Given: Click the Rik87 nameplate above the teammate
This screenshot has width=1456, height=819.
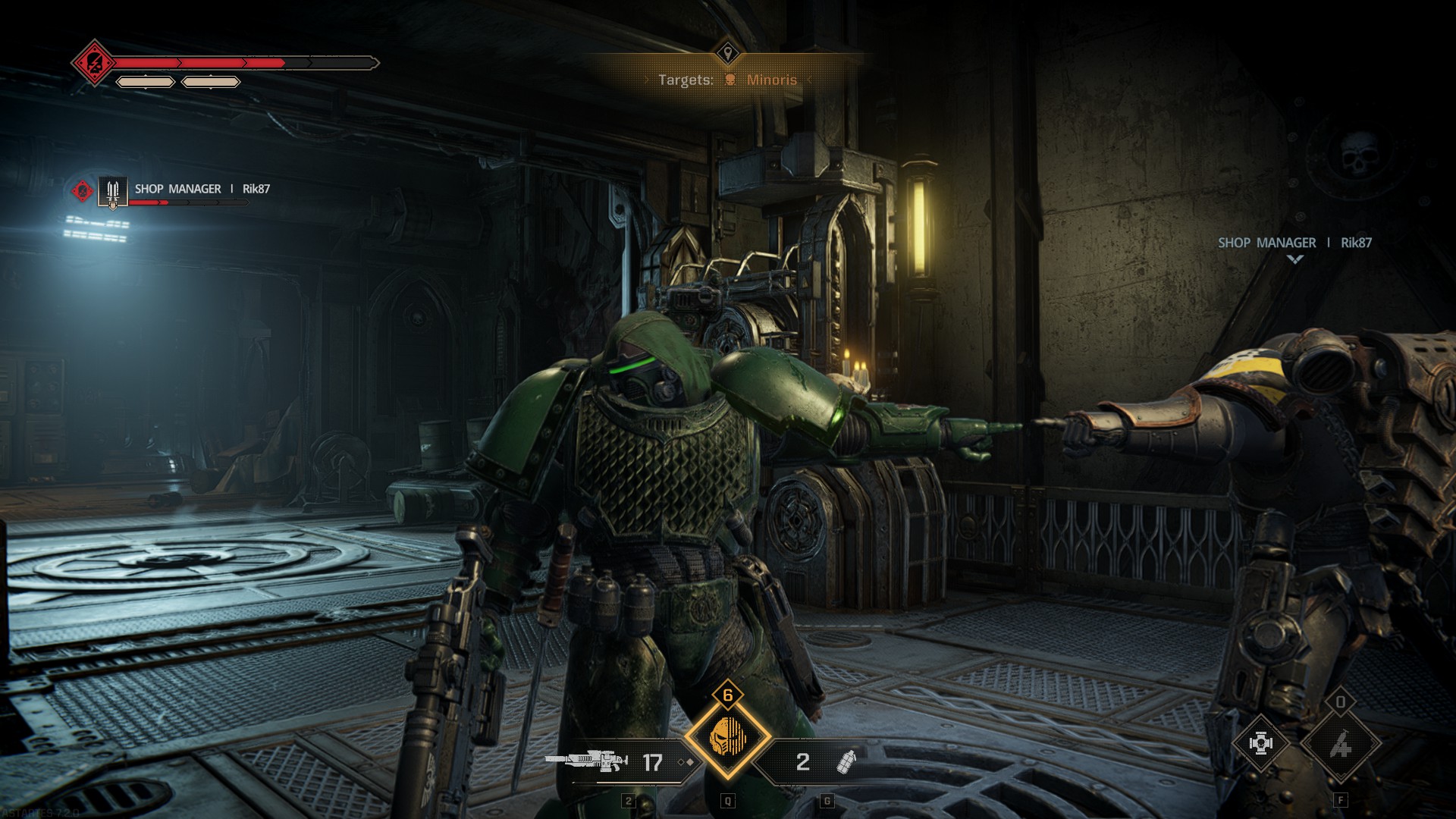Looking at the screenshot, I should (x=1294, y=243).
